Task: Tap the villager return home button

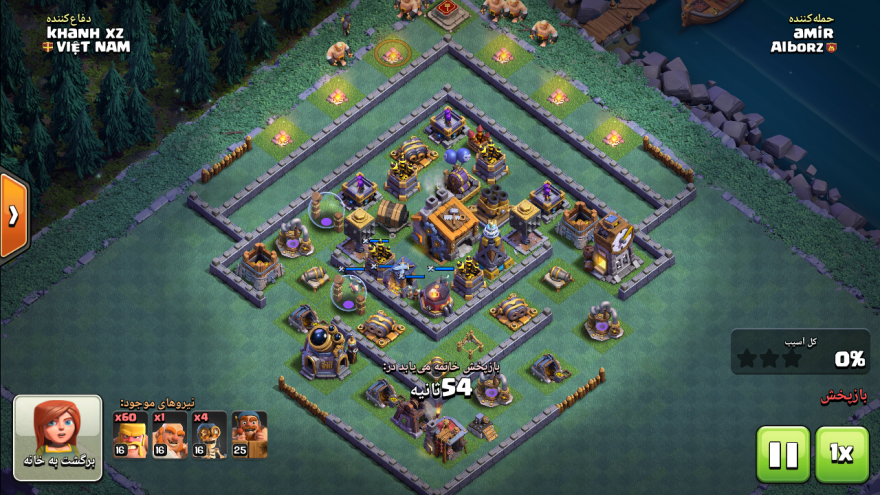Action: [x=57, y=439]
